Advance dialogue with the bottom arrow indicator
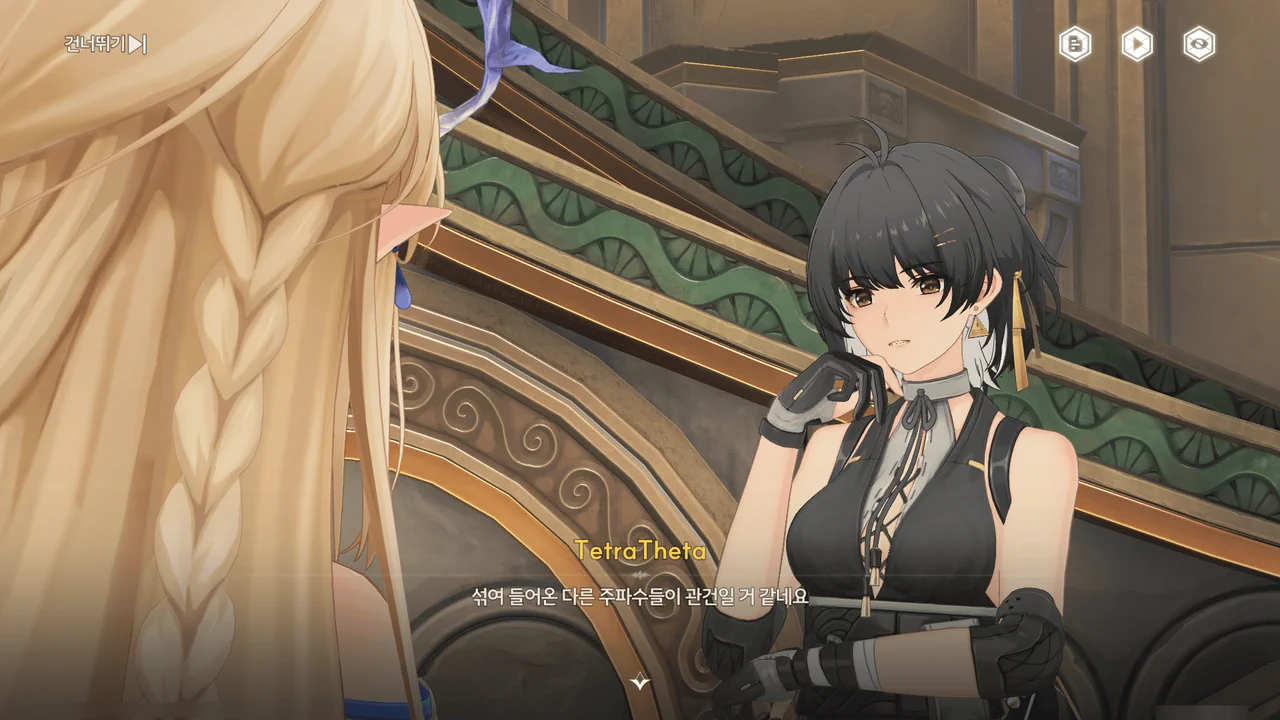Screen dimensions: 1280x720 pos(640,682)
